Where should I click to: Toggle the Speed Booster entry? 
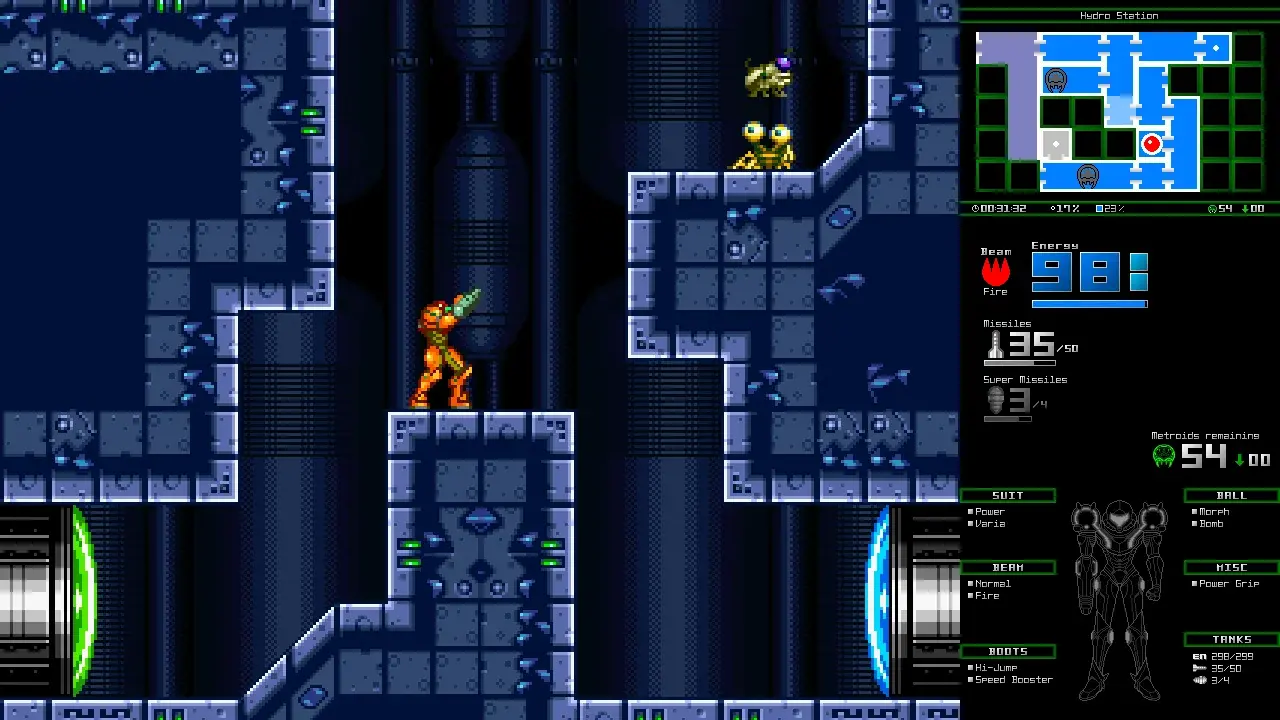coord(1013,680)
